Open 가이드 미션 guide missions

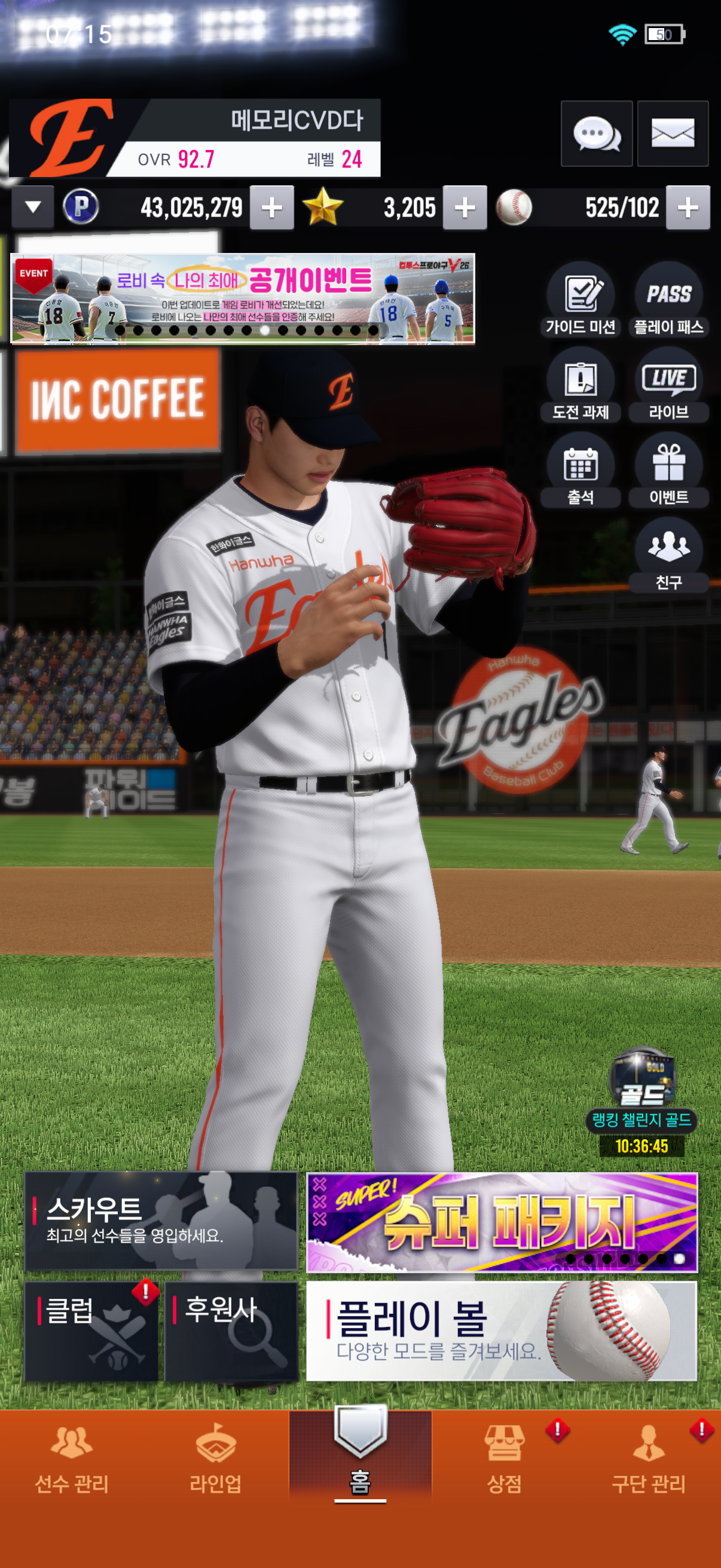point(581,300)
